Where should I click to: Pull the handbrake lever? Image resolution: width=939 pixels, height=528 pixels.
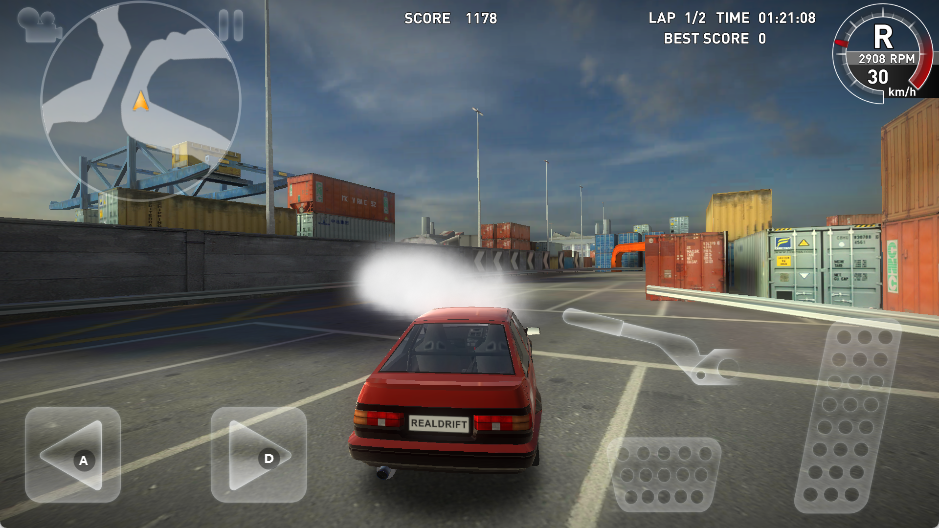pos(649,343)
